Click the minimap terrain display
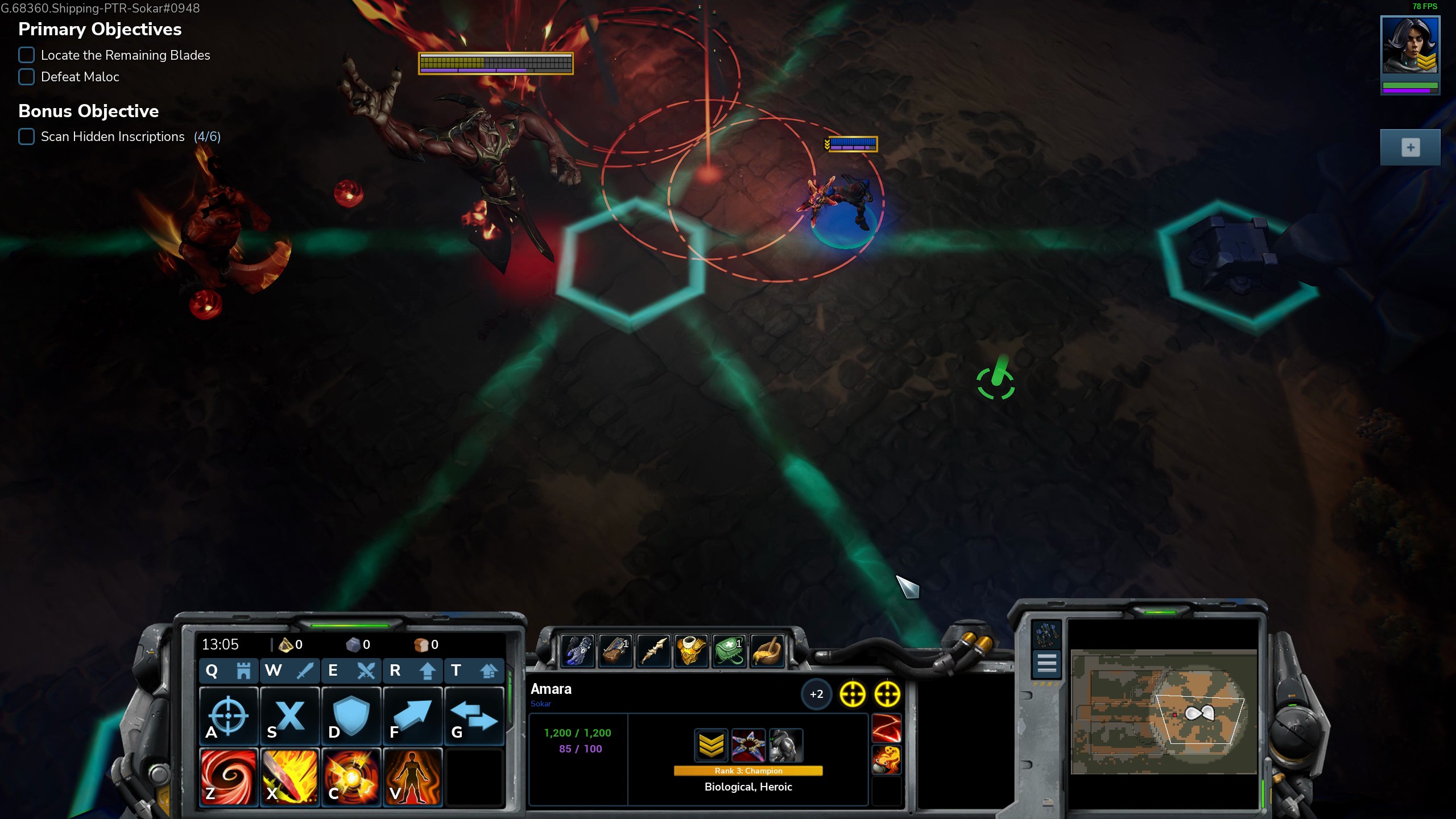The height and width of the screenshot is (819, 1456). coord(1164,712)
